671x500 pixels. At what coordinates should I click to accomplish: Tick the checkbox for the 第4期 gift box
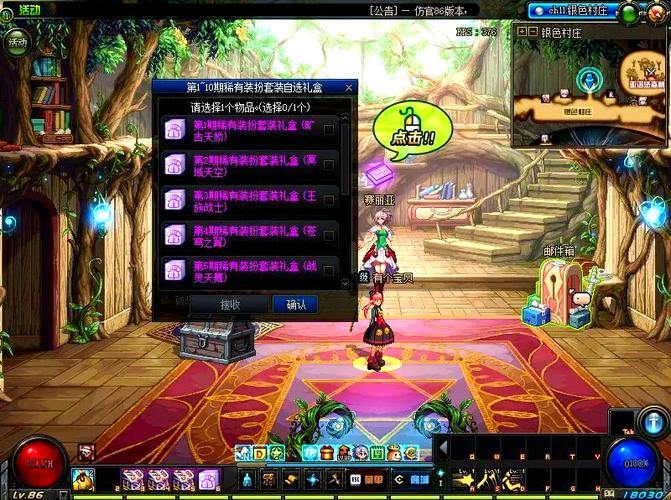(x=329, y=235)
